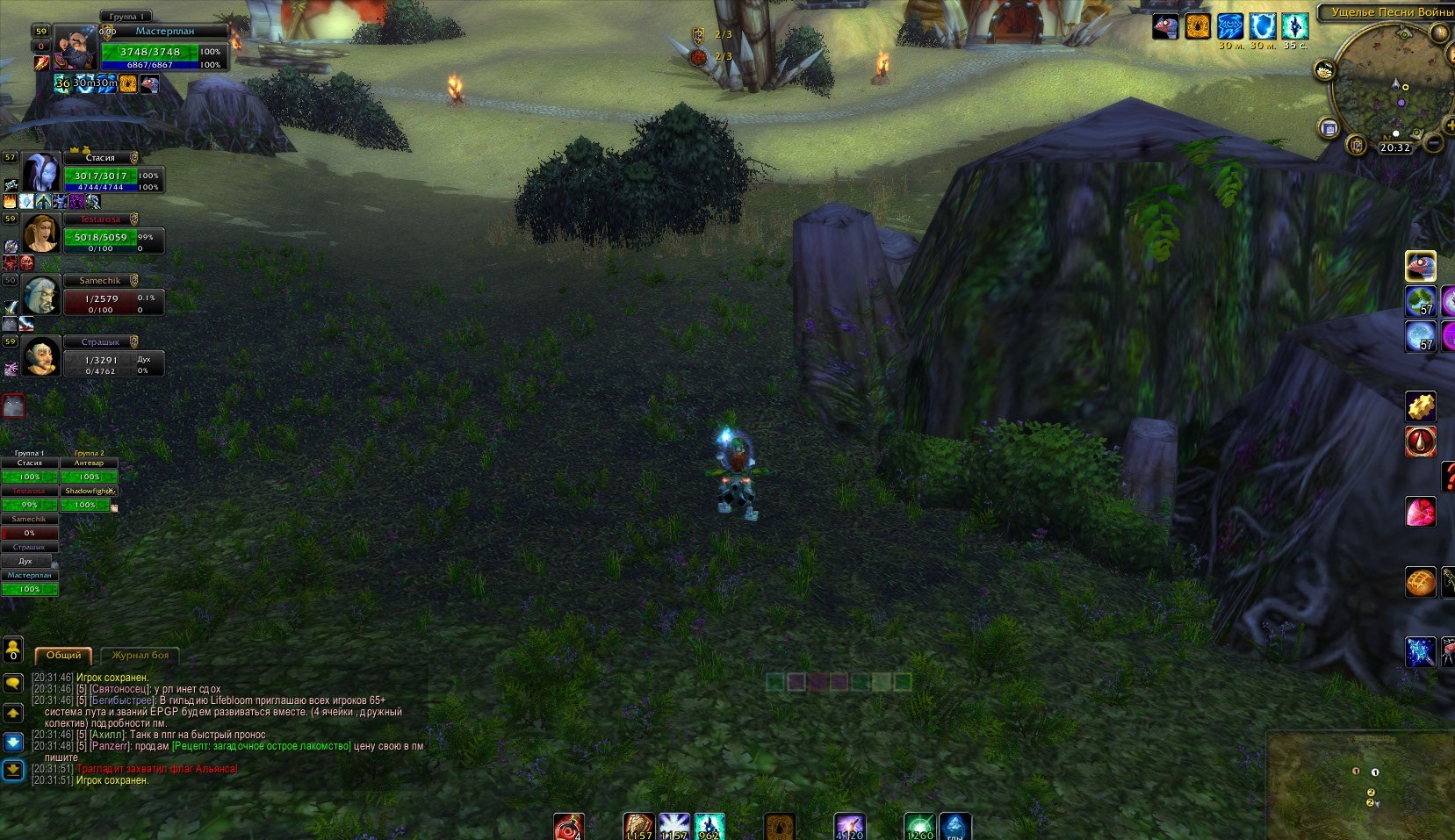
Task: Open the friends list button above chat
Action: [x=13, y=650]
